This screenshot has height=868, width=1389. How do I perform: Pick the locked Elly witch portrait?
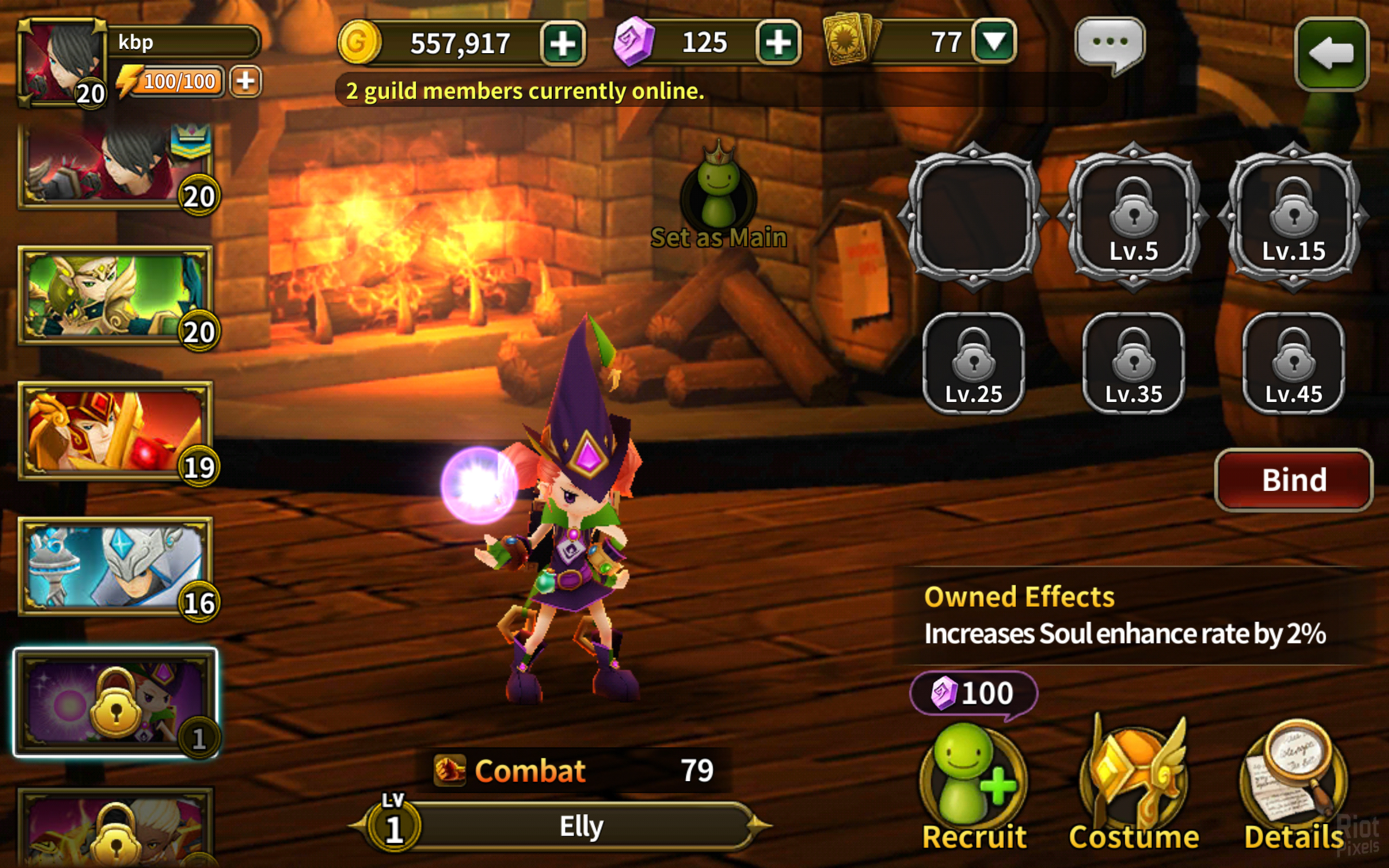point(116,703)
